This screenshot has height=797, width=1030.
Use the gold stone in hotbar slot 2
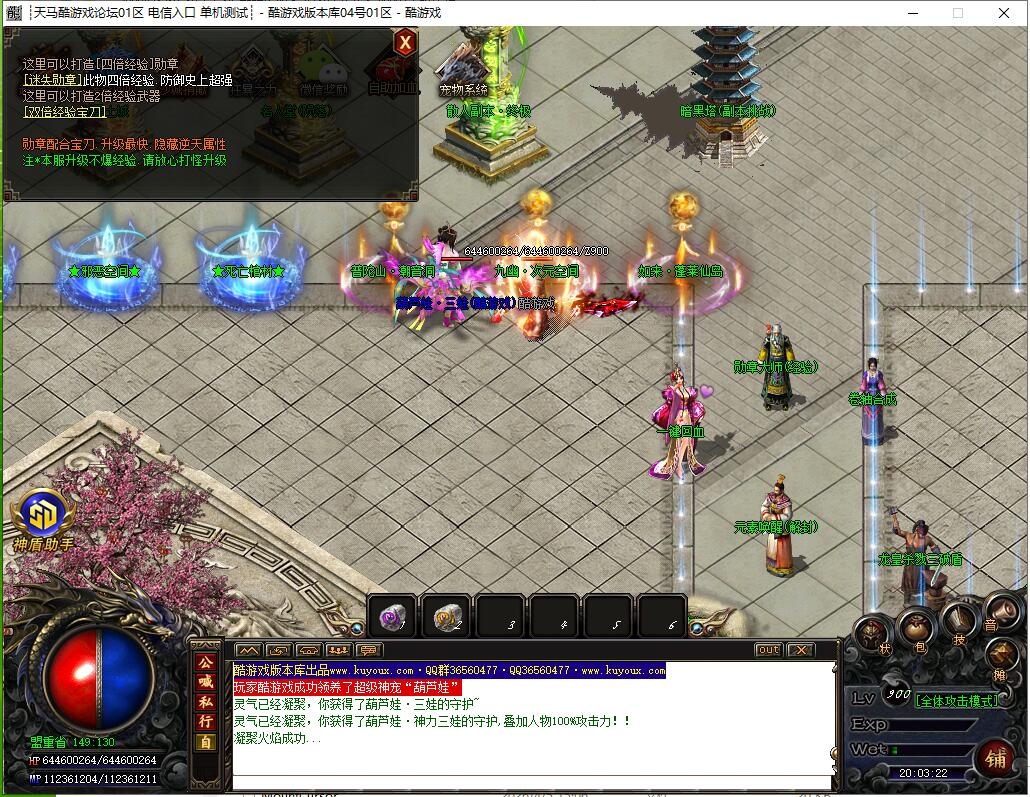click(x=447, y=618)
